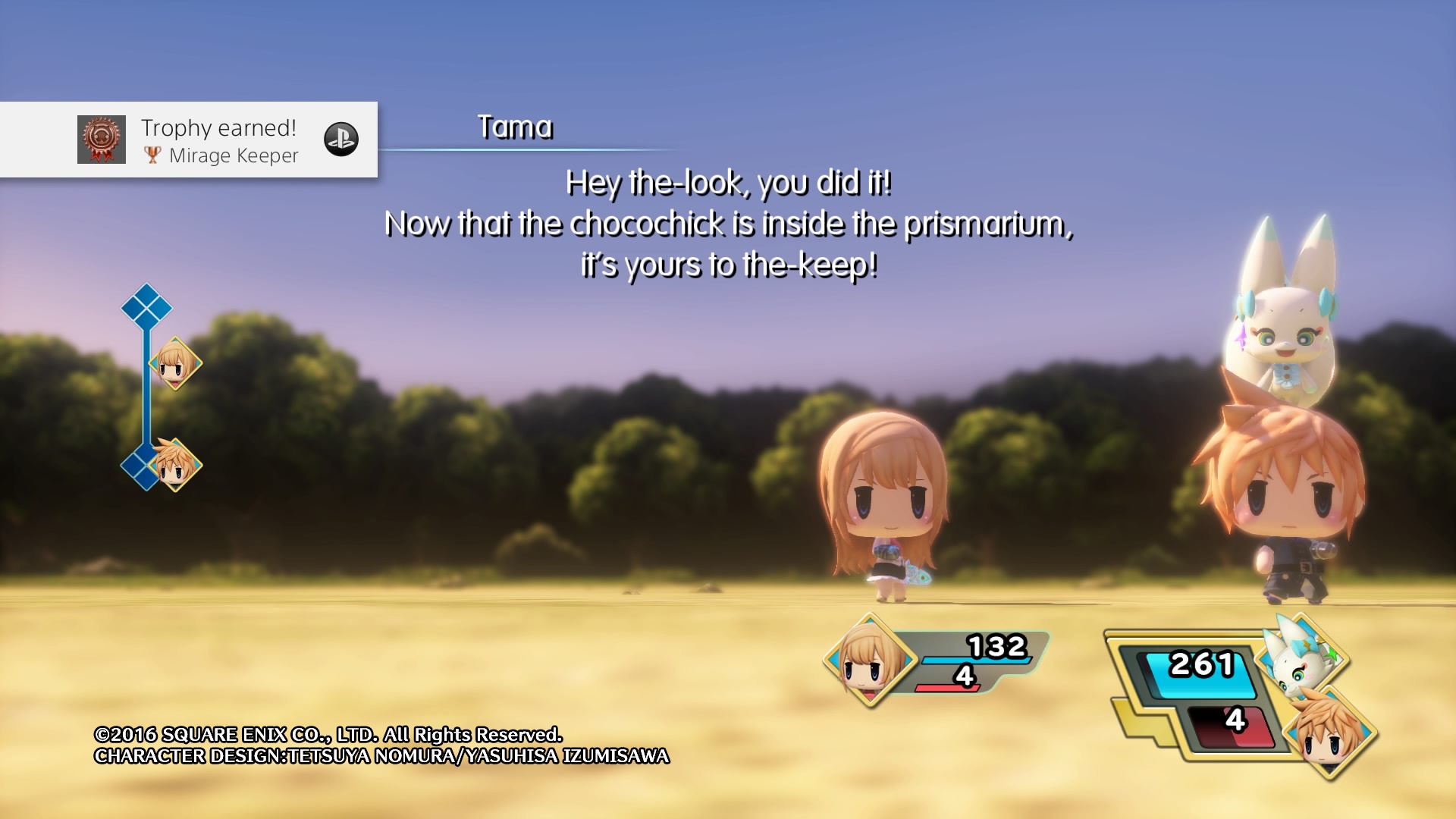Choose the boy's portrait in the stack status panel
Screen dimensions: 1456x819
1329,732
